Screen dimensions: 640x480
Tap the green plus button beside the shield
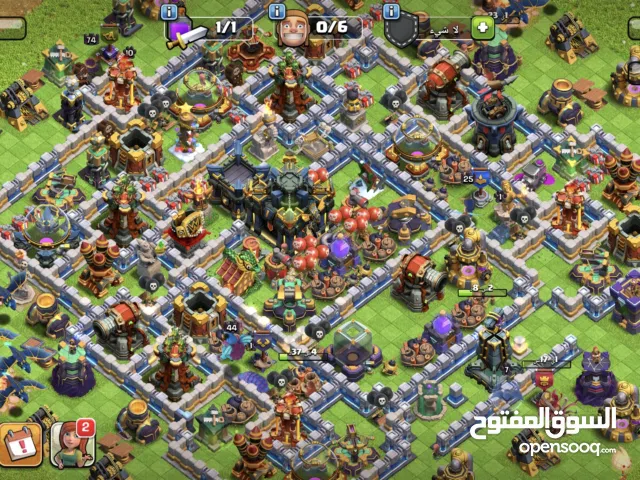[483, 27]
